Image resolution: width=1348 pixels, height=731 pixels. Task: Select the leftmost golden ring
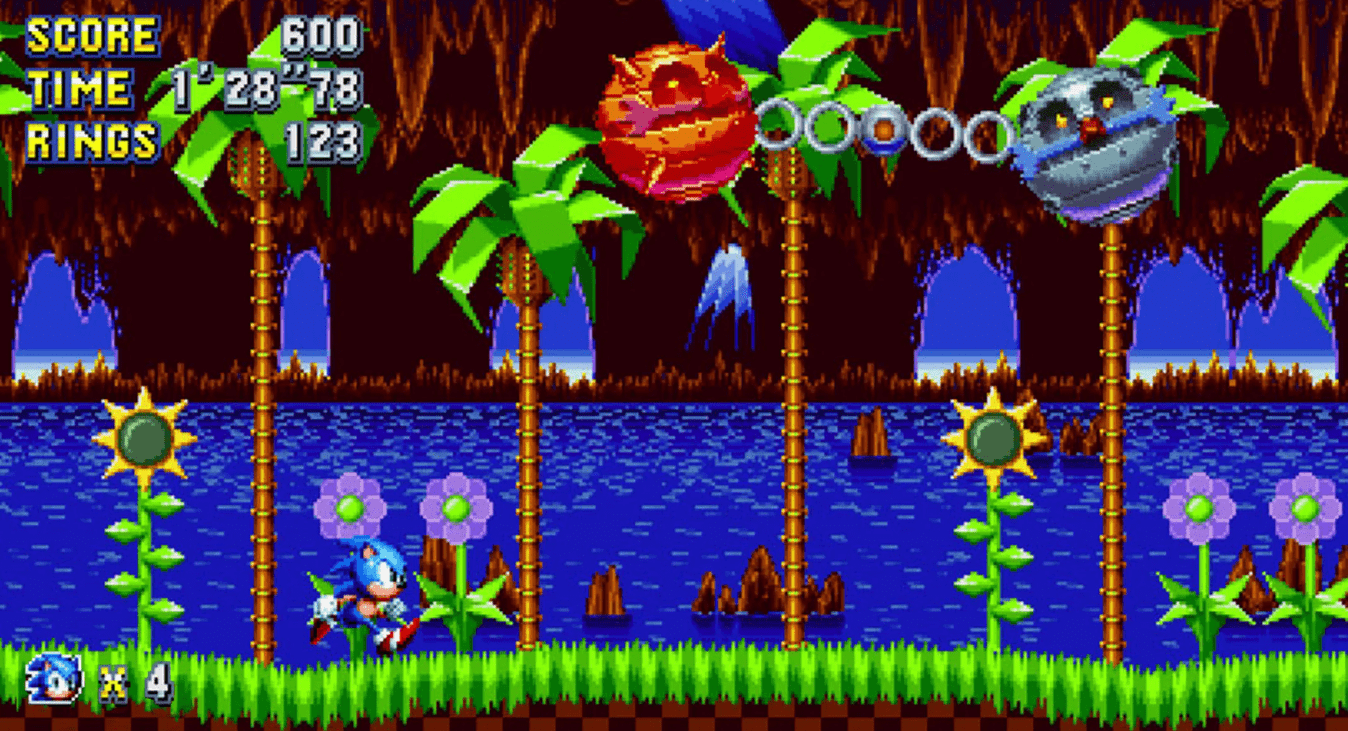(x=778, y=125)
